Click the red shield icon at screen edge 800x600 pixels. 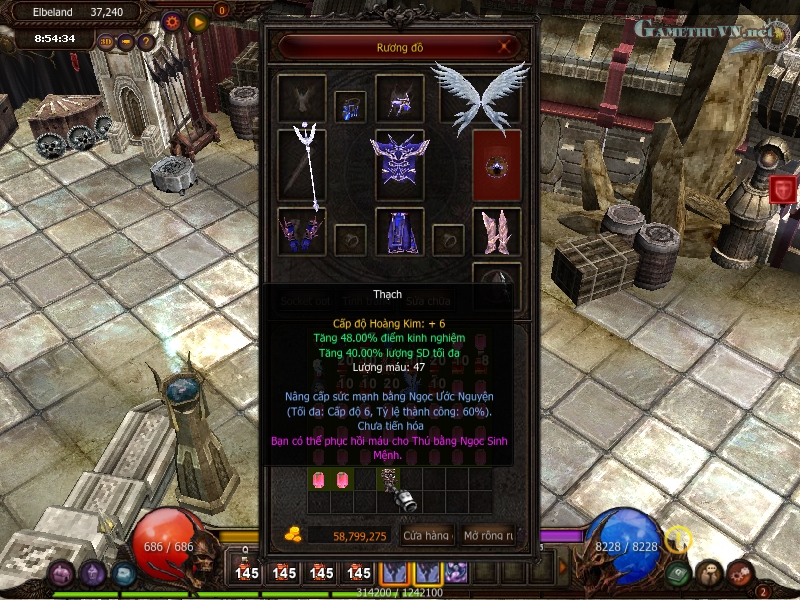click(783, 187)
